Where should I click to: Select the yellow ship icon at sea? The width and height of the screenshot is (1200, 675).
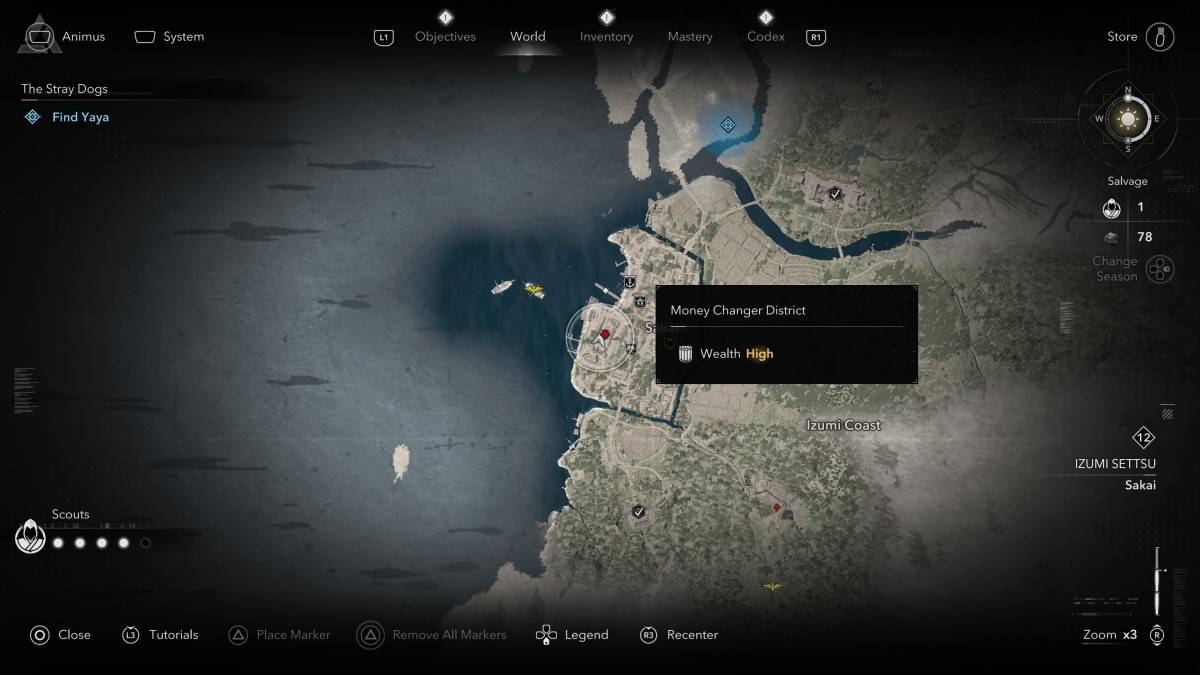tap(534, 290)
